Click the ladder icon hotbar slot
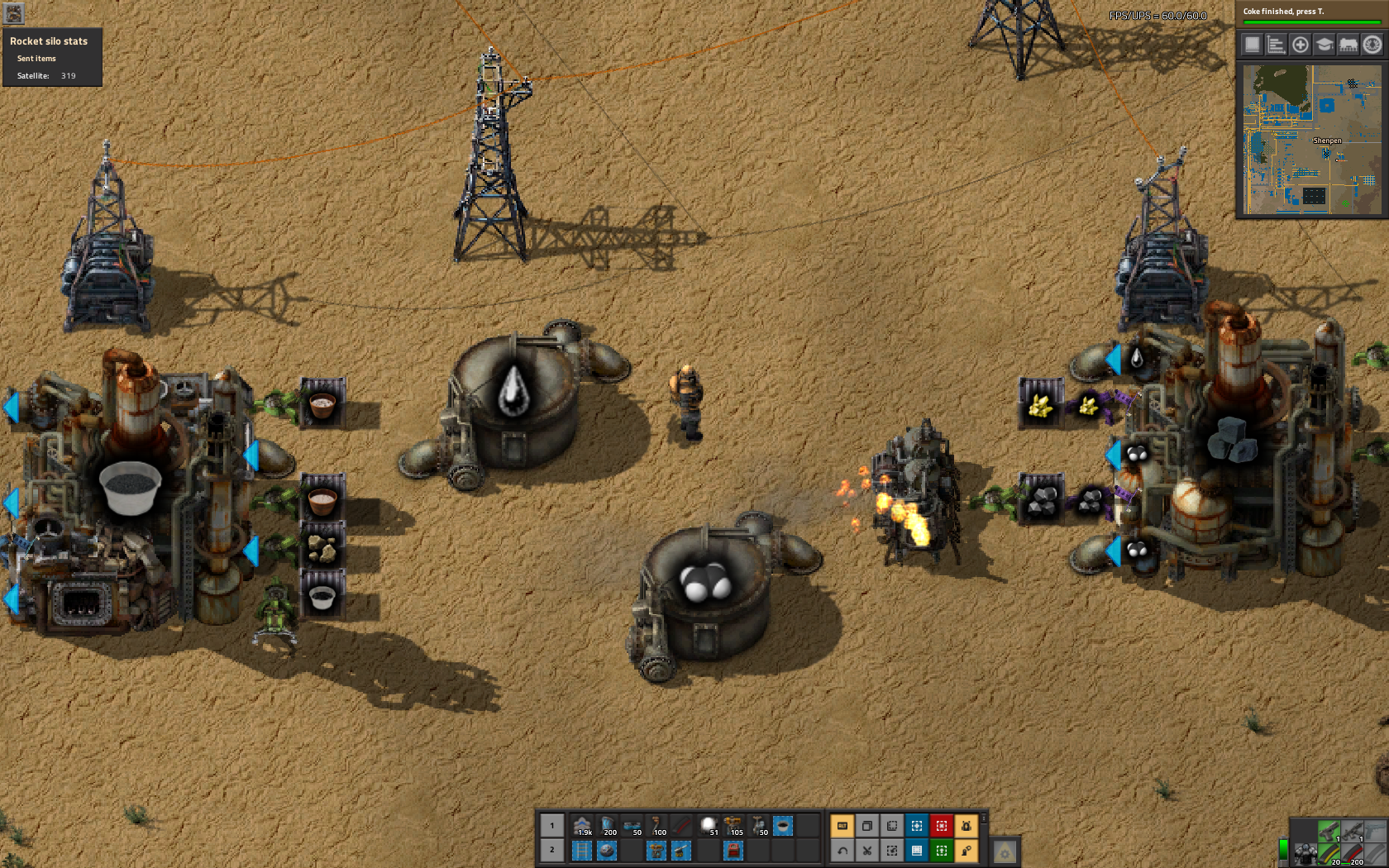The image size is (1389, 868). click(x=583, y=850)
